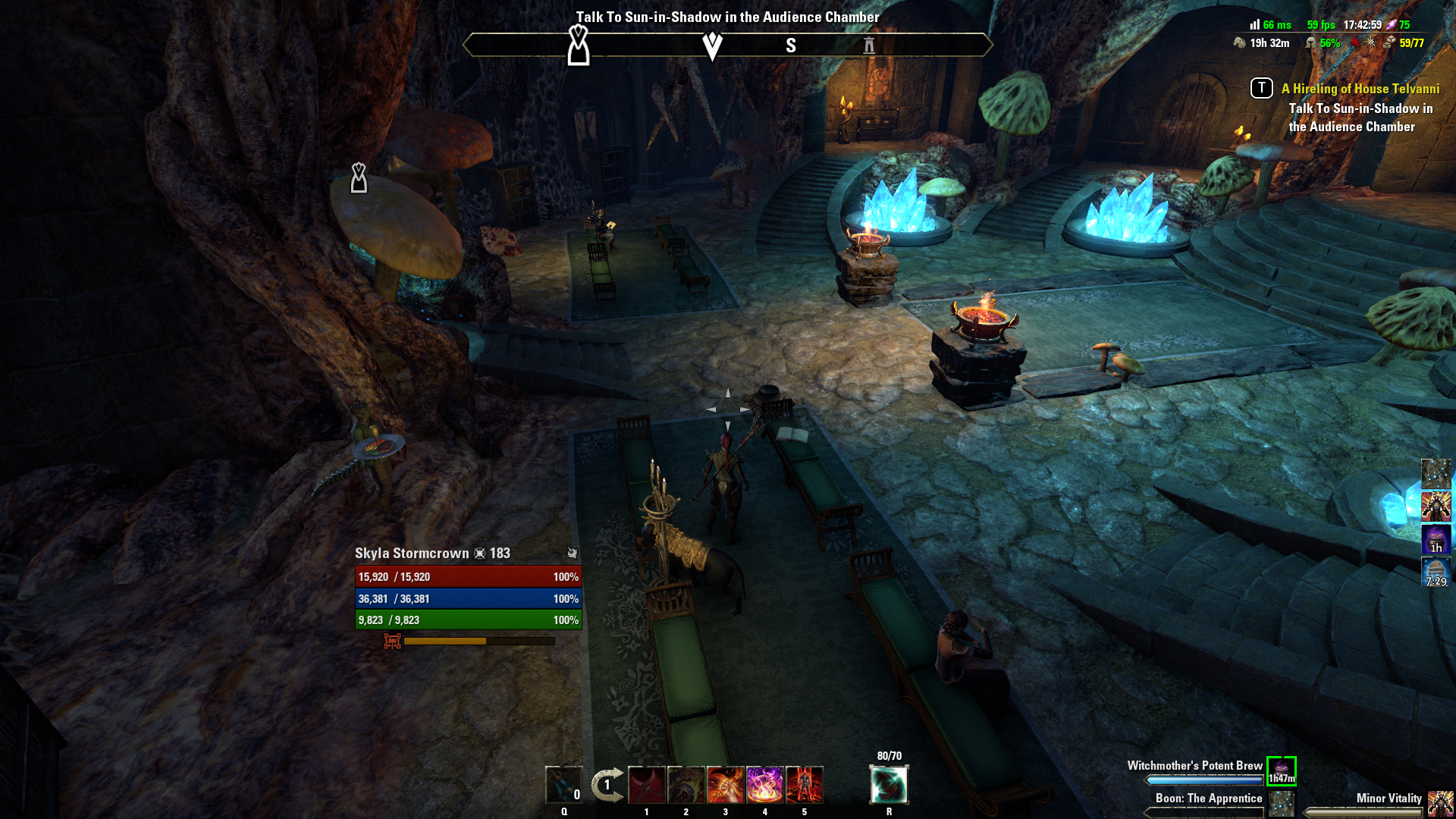The height and width of the screenshot is (819, 1456).
Task: Activate the flaming fist whip skill
Action: [x=726, y=785]
